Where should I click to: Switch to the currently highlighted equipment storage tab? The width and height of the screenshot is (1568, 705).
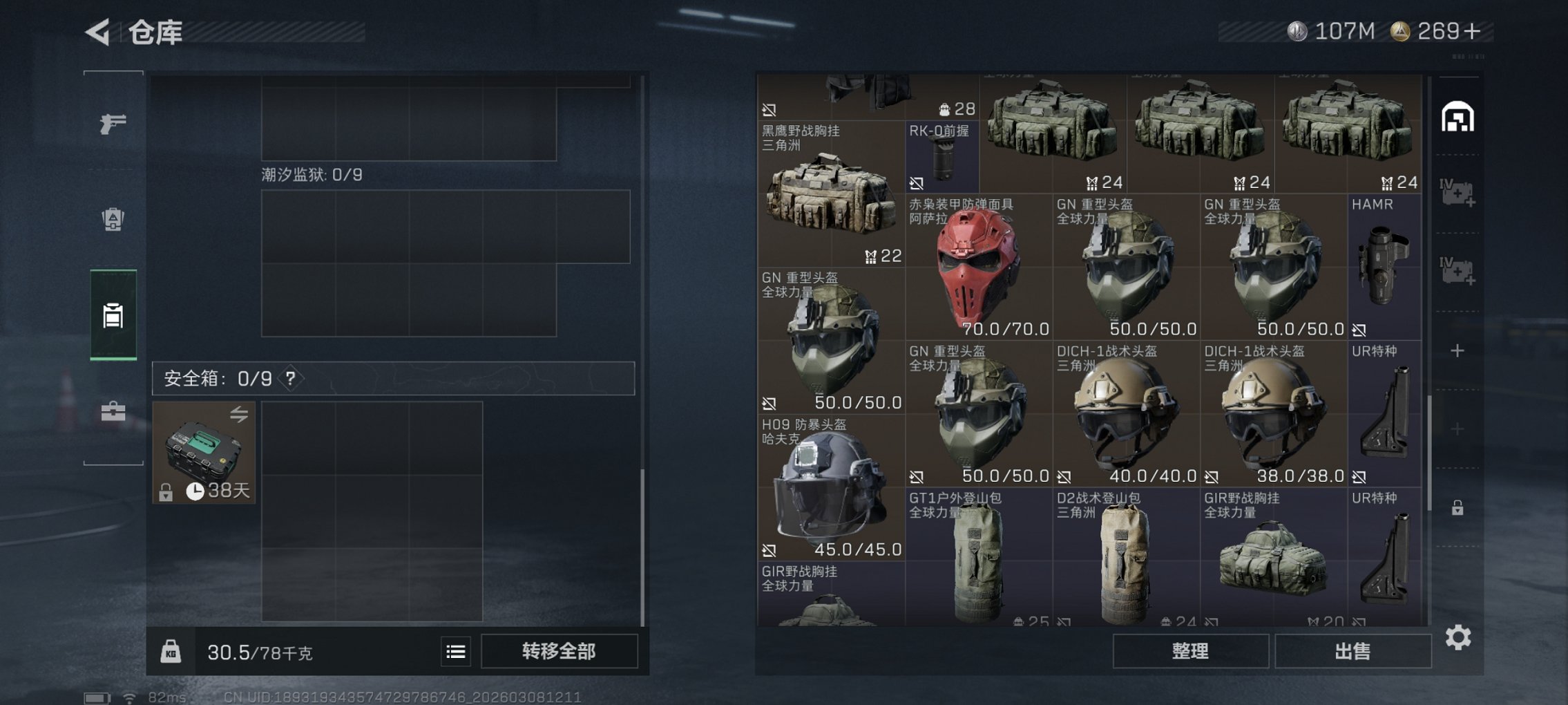tap(113, 317)
